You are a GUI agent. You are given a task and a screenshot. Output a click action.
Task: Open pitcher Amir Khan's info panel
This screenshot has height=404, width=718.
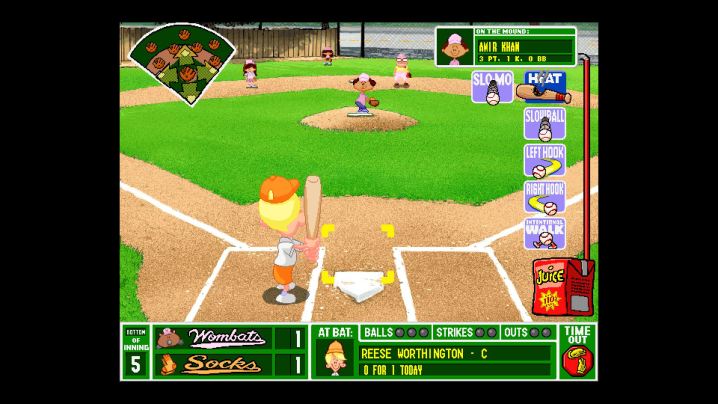click(506, 46)
